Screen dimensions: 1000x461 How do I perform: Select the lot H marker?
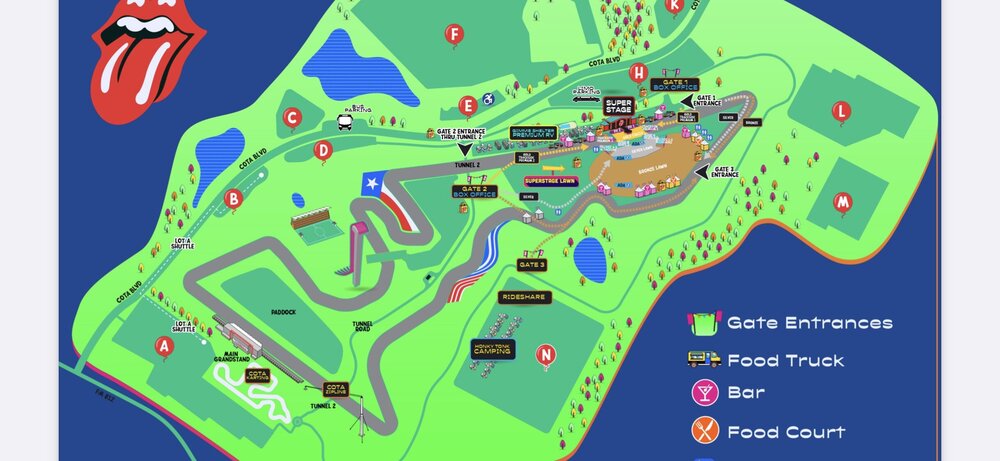[638, 72]
